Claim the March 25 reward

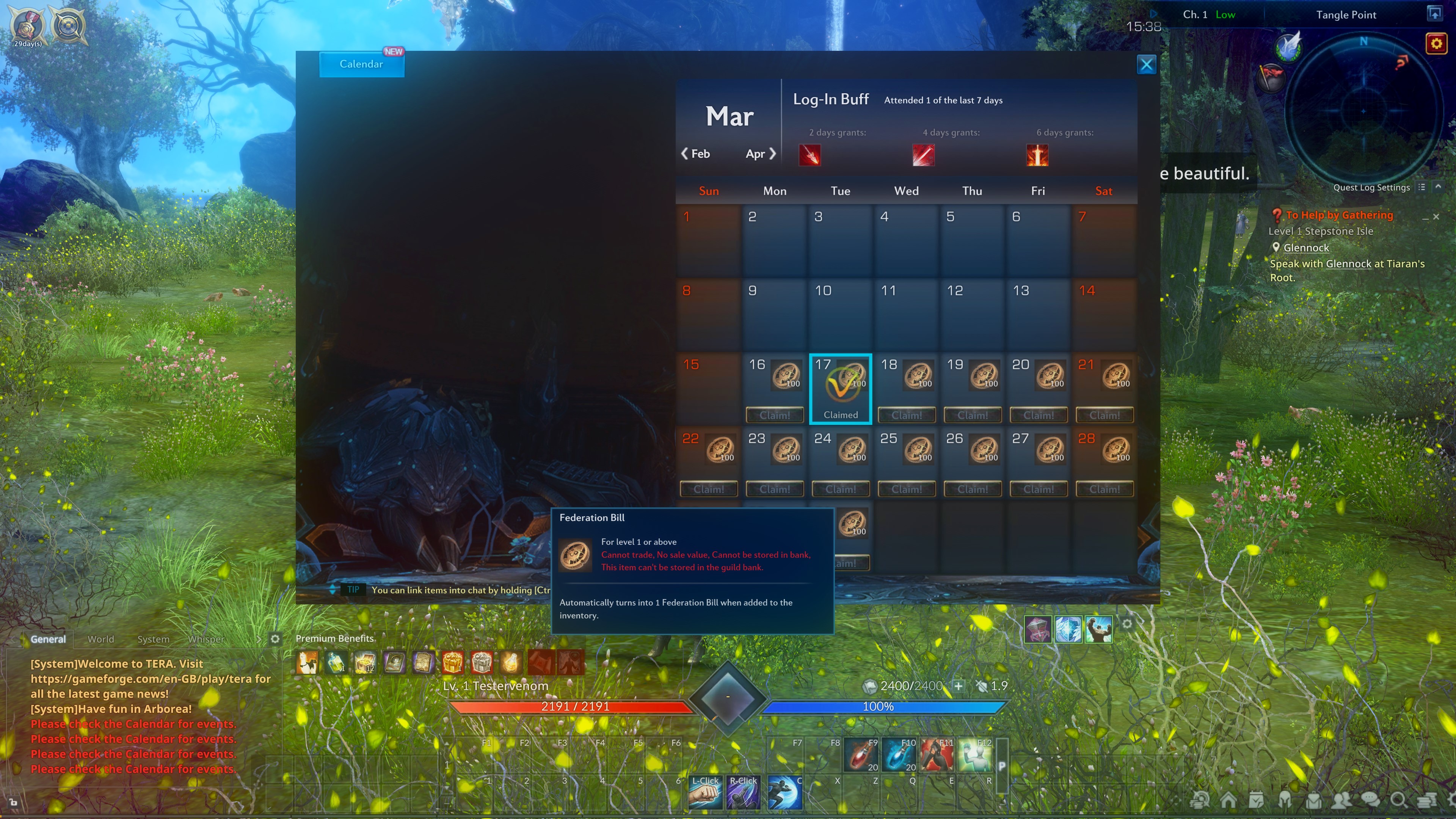click(906, 490)
